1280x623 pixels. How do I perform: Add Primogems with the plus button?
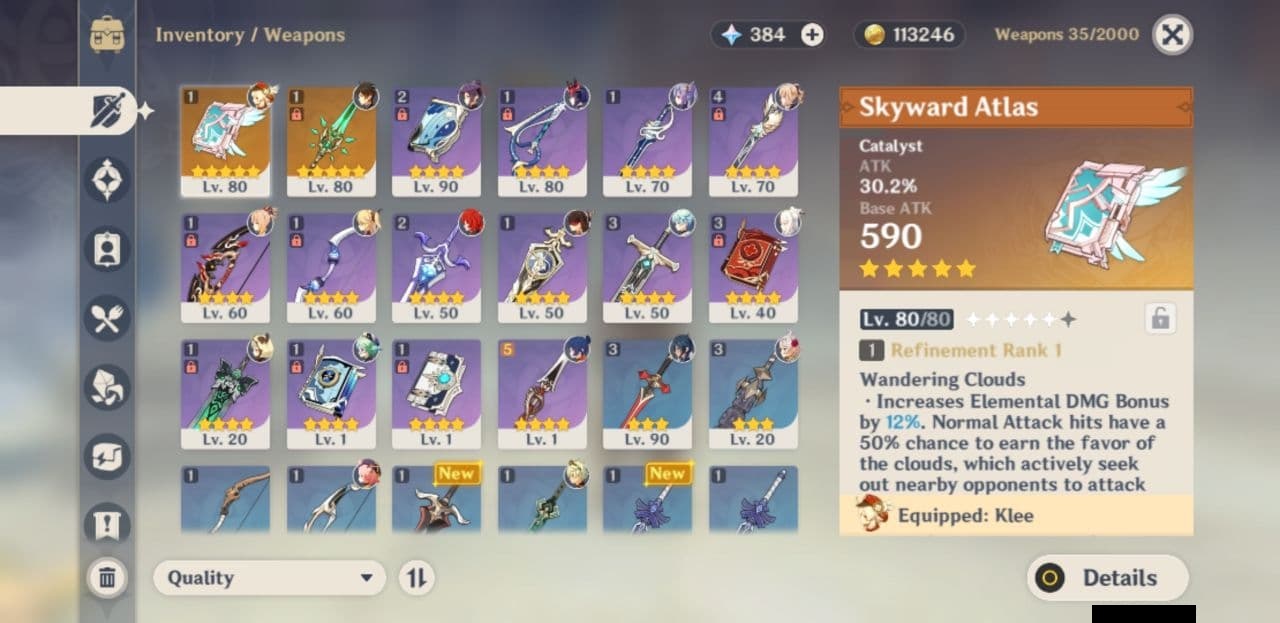[813, 35]
